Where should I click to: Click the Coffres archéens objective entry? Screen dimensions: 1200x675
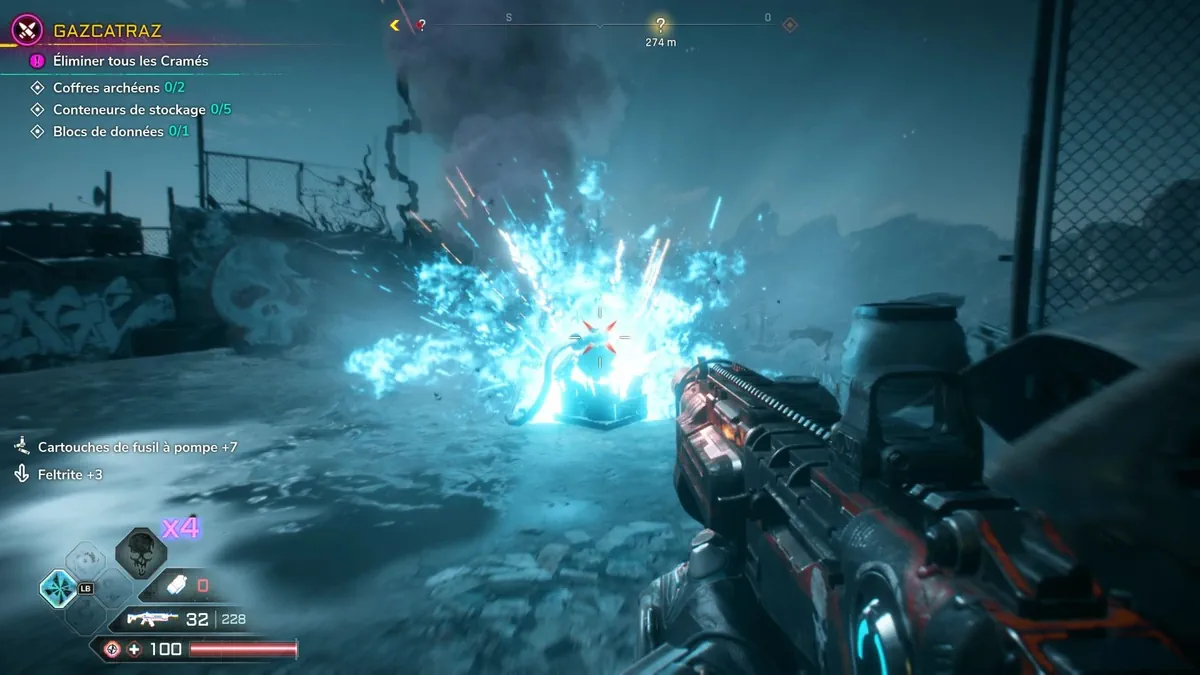click(x=119, y=88)
